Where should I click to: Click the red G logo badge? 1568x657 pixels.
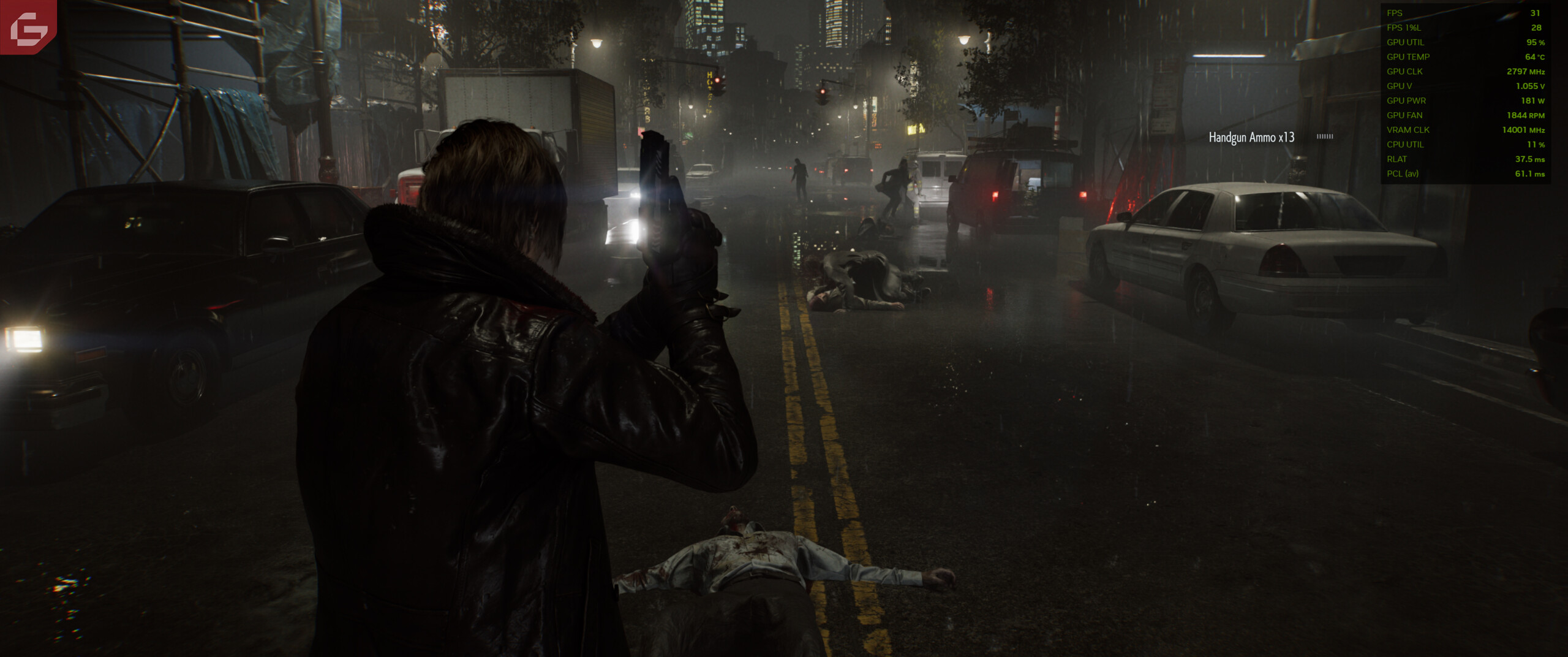click(28, 26)
